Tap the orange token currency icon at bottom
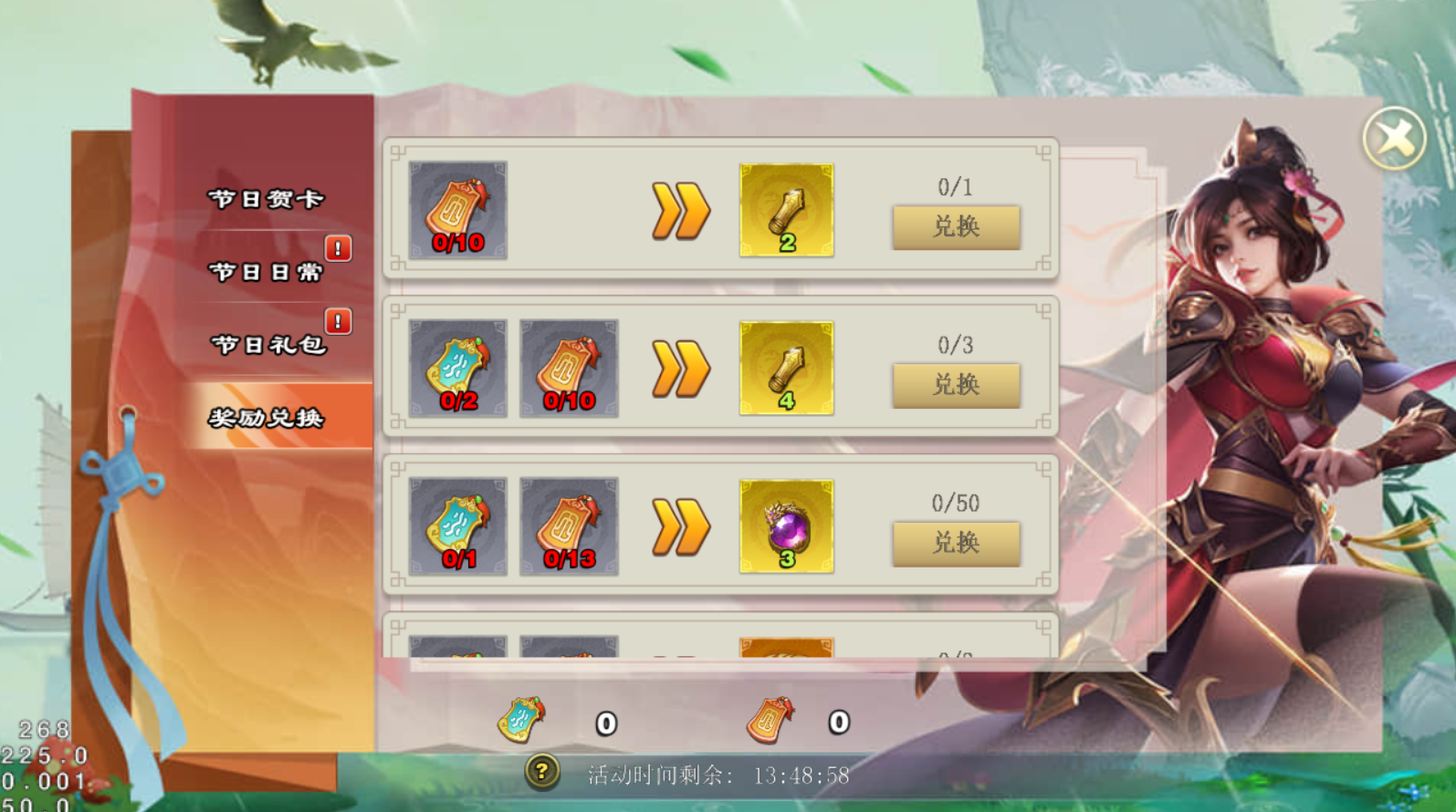1456x812 pixels. point(770,720)
